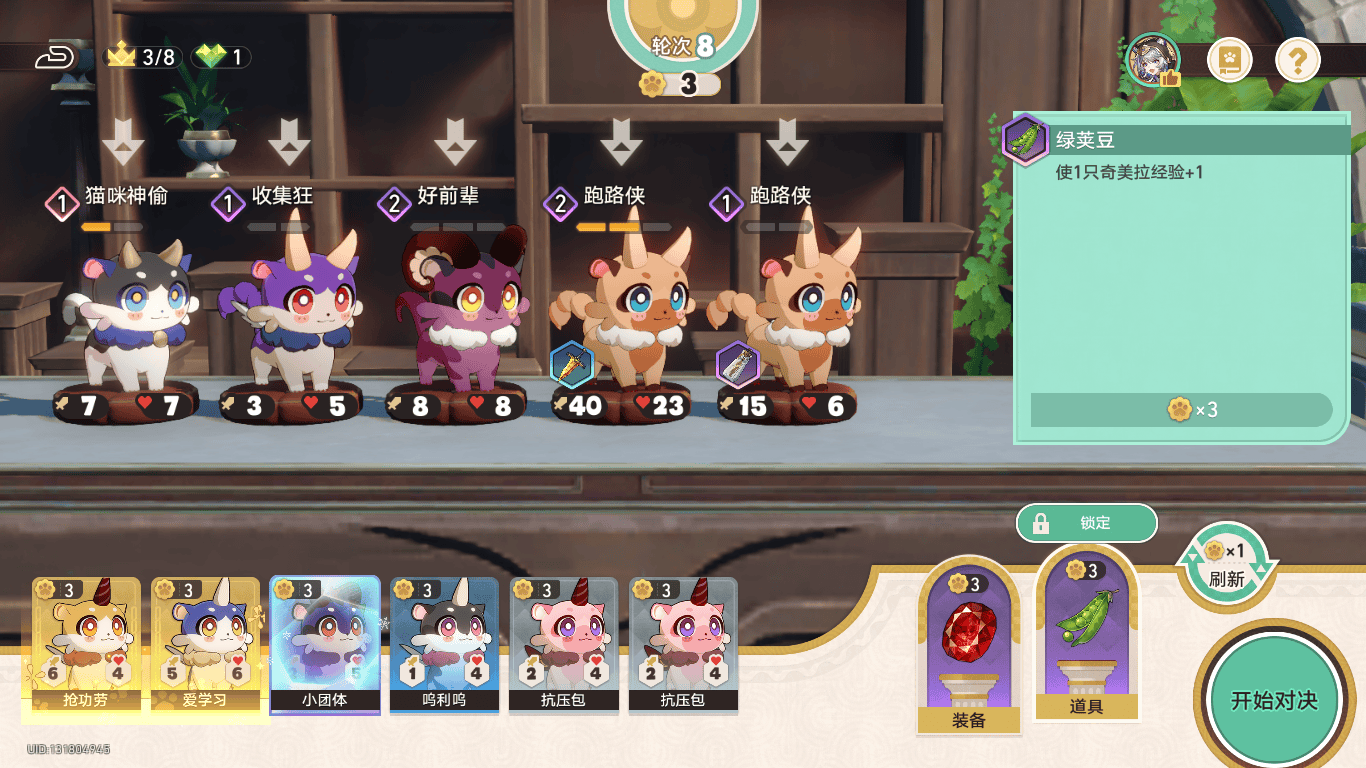The height and width of the screenshot is (768, 1366).
Task: Select the 好前辈 unit
Action: pos(460,315)
